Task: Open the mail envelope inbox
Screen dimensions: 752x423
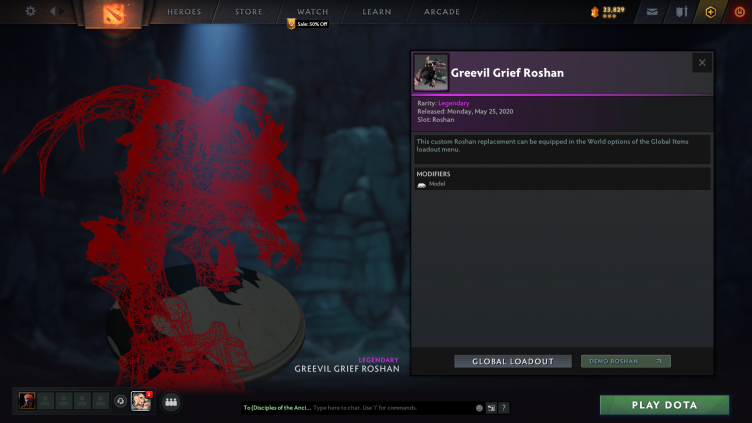Action: tap(652, 12)
